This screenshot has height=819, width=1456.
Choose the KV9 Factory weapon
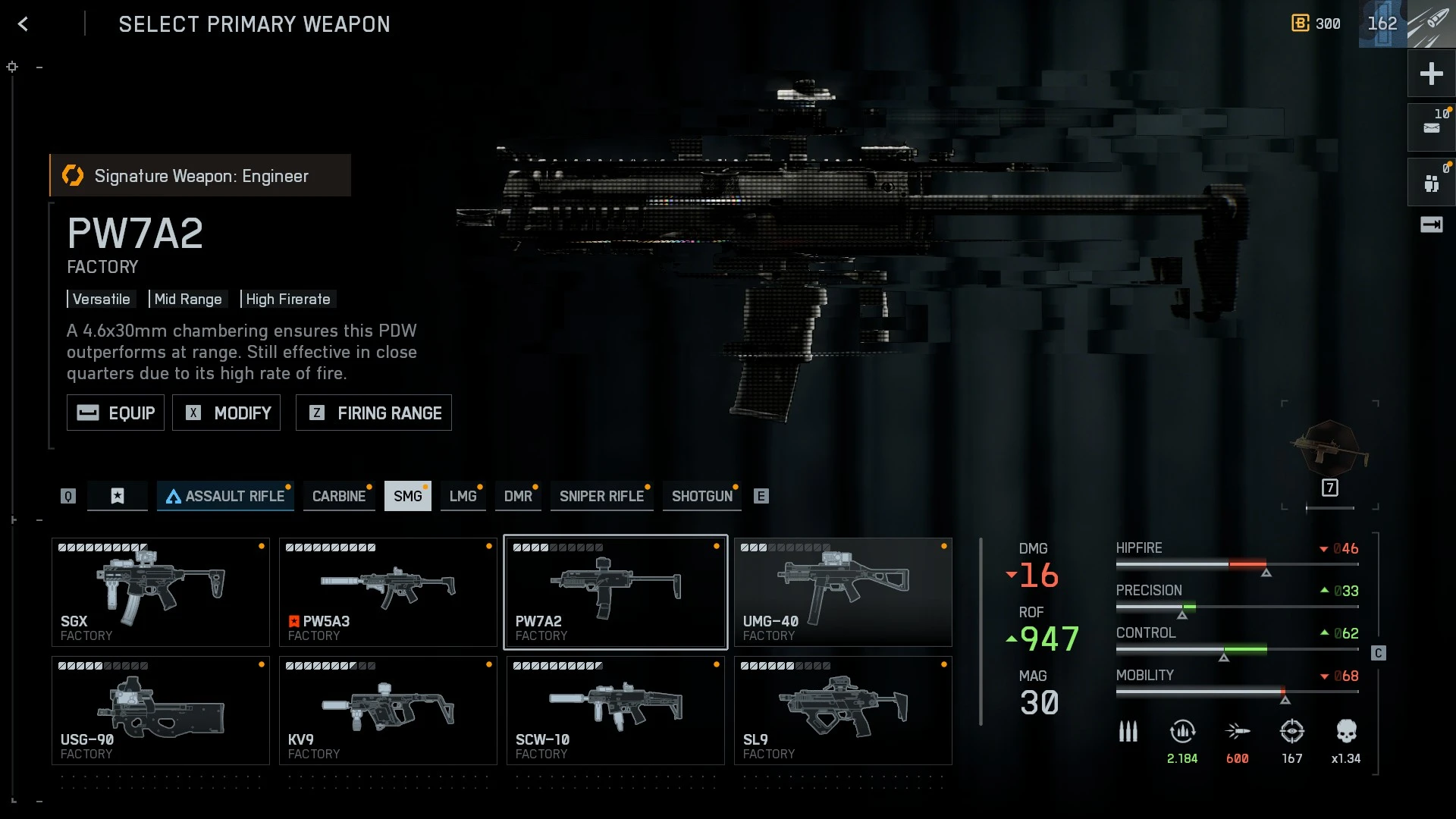coord(388,711)
